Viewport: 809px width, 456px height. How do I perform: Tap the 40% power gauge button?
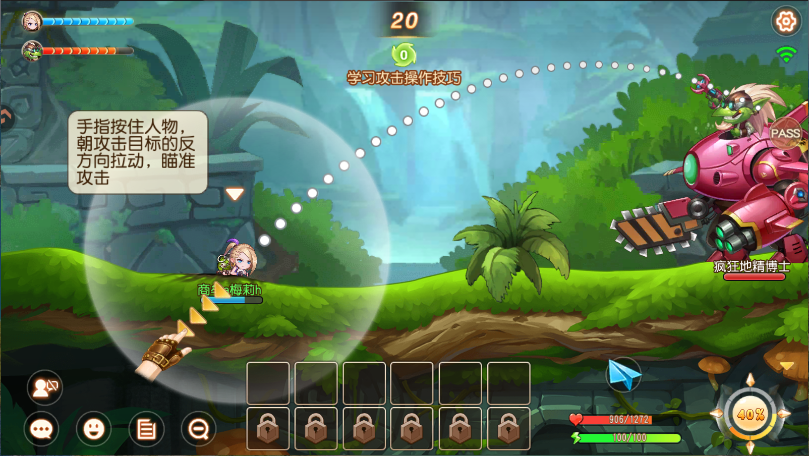750,413
